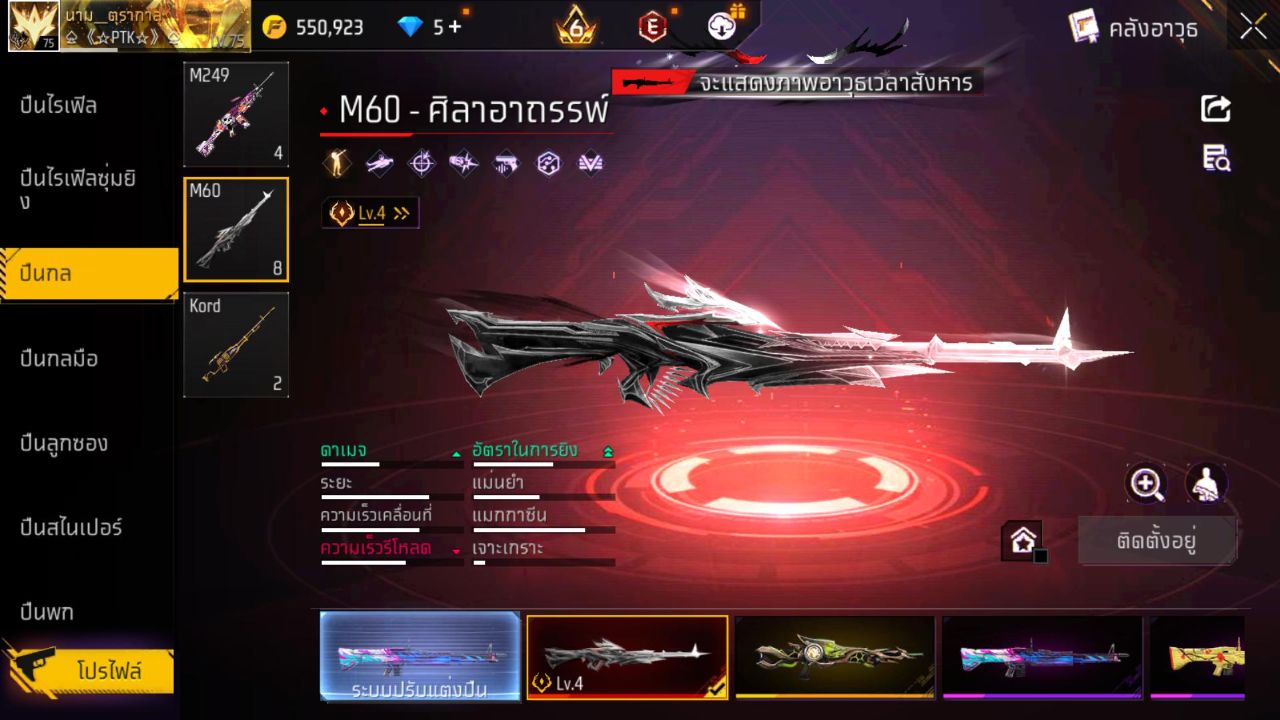The height and width of the screenshot is (720, 1280).
Task: Expand the Lv.4 badge details chevron
Action: [x=399, y=212]
